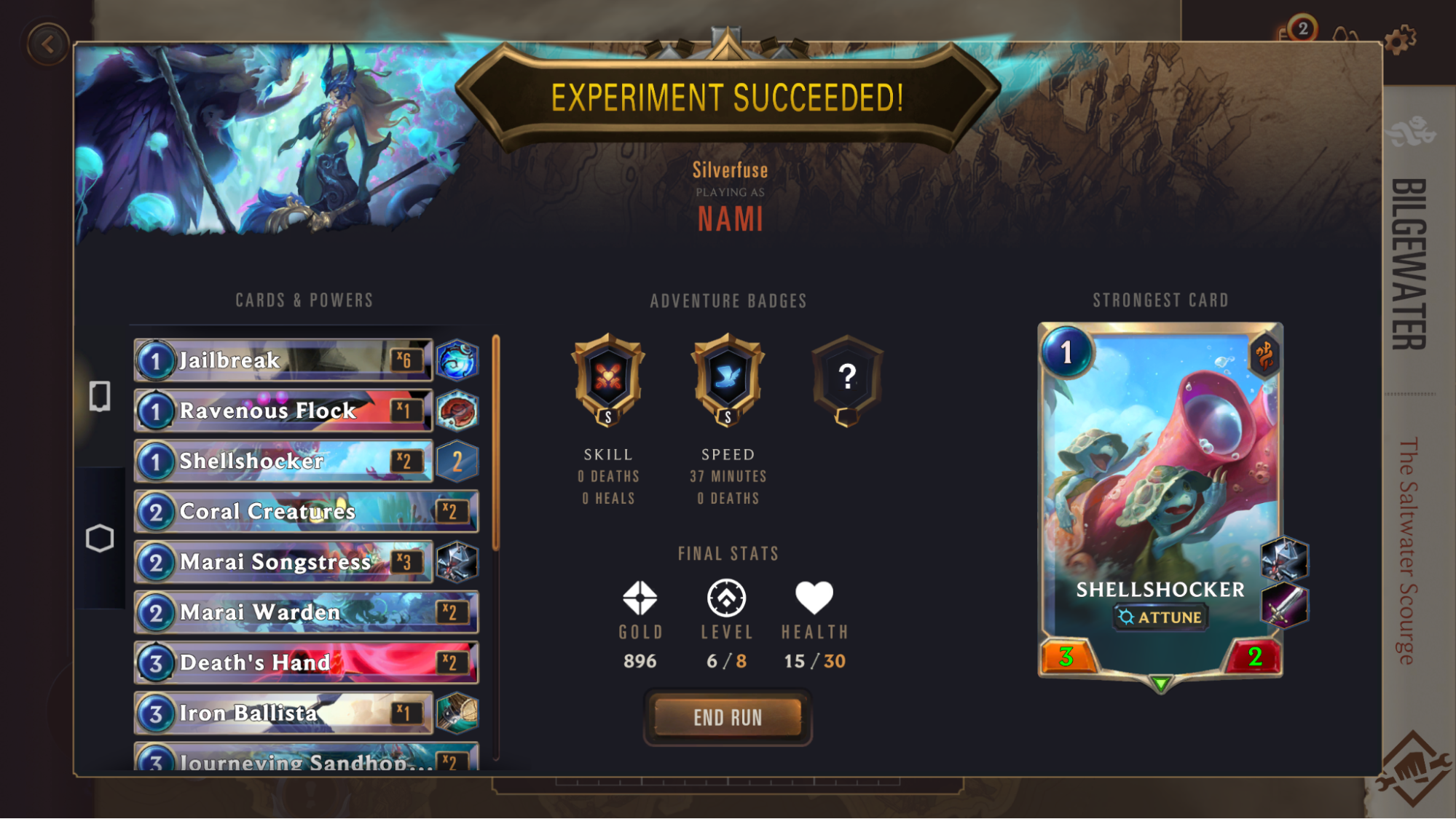Select the Marai Songstress card row
The width and height of the screenshot is (1456, 819).
point(283,562)
